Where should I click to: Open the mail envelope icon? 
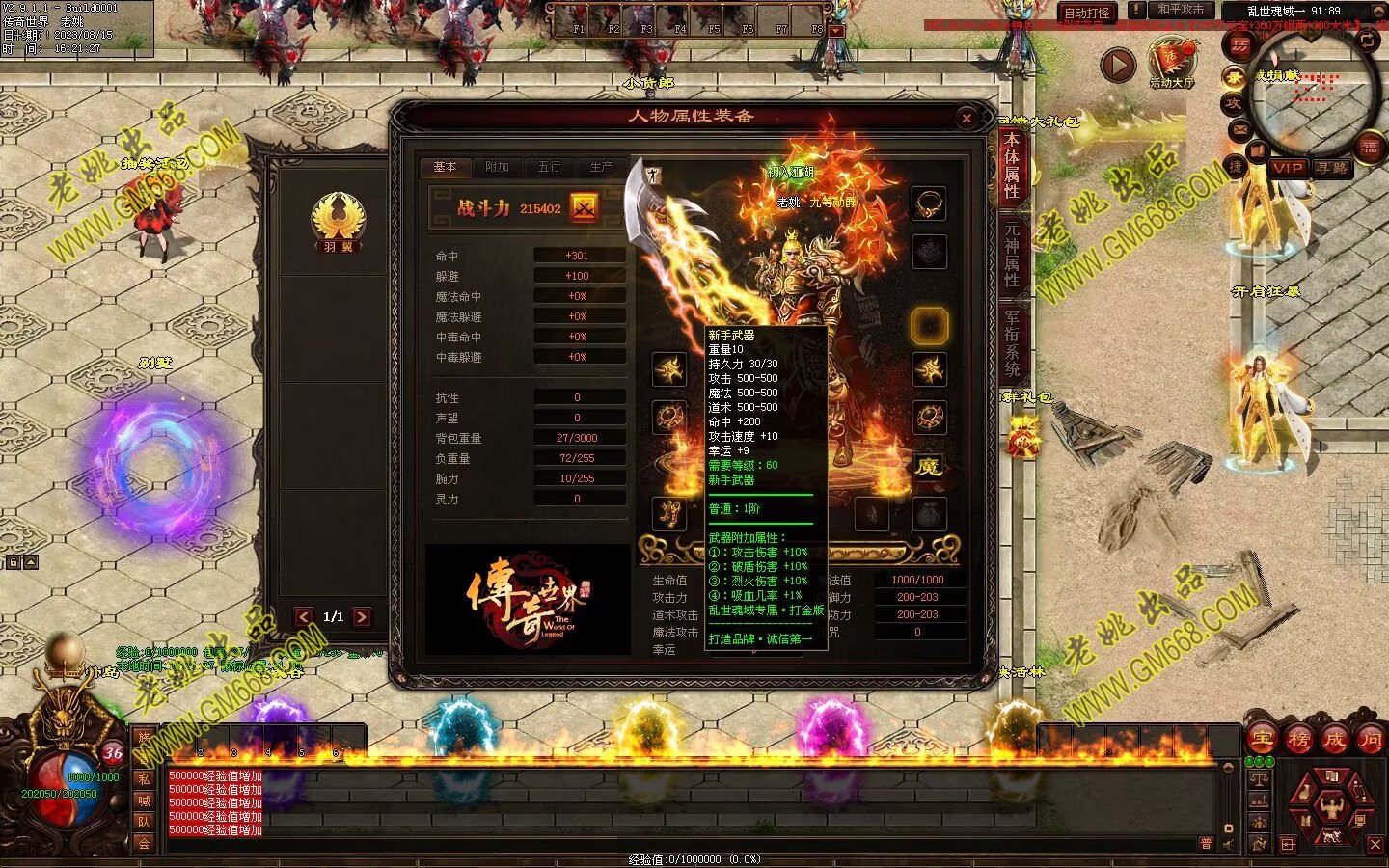coord(1239,129)
